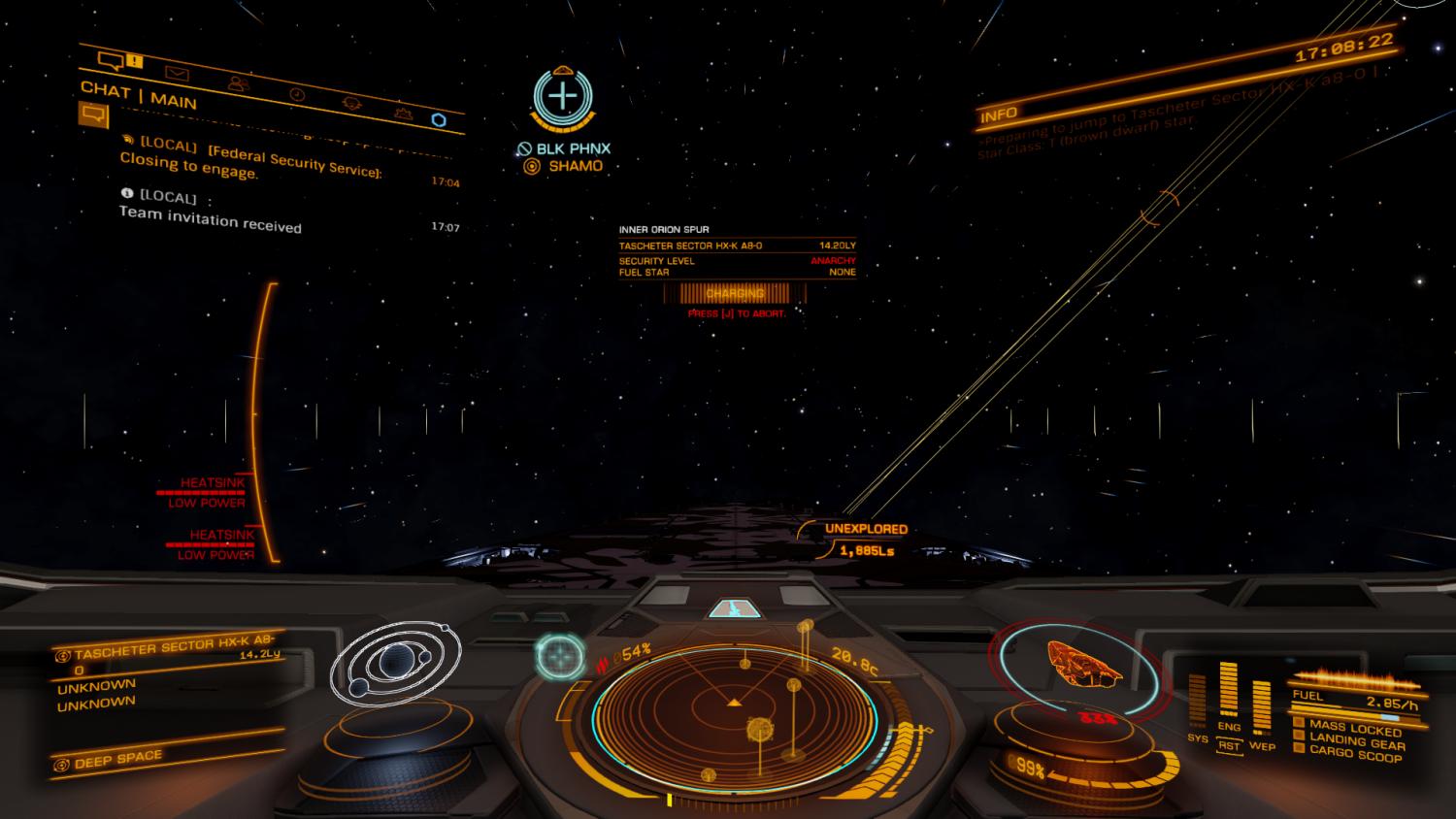Click the Federal Security Service chat message

click(x=252, y=160)
